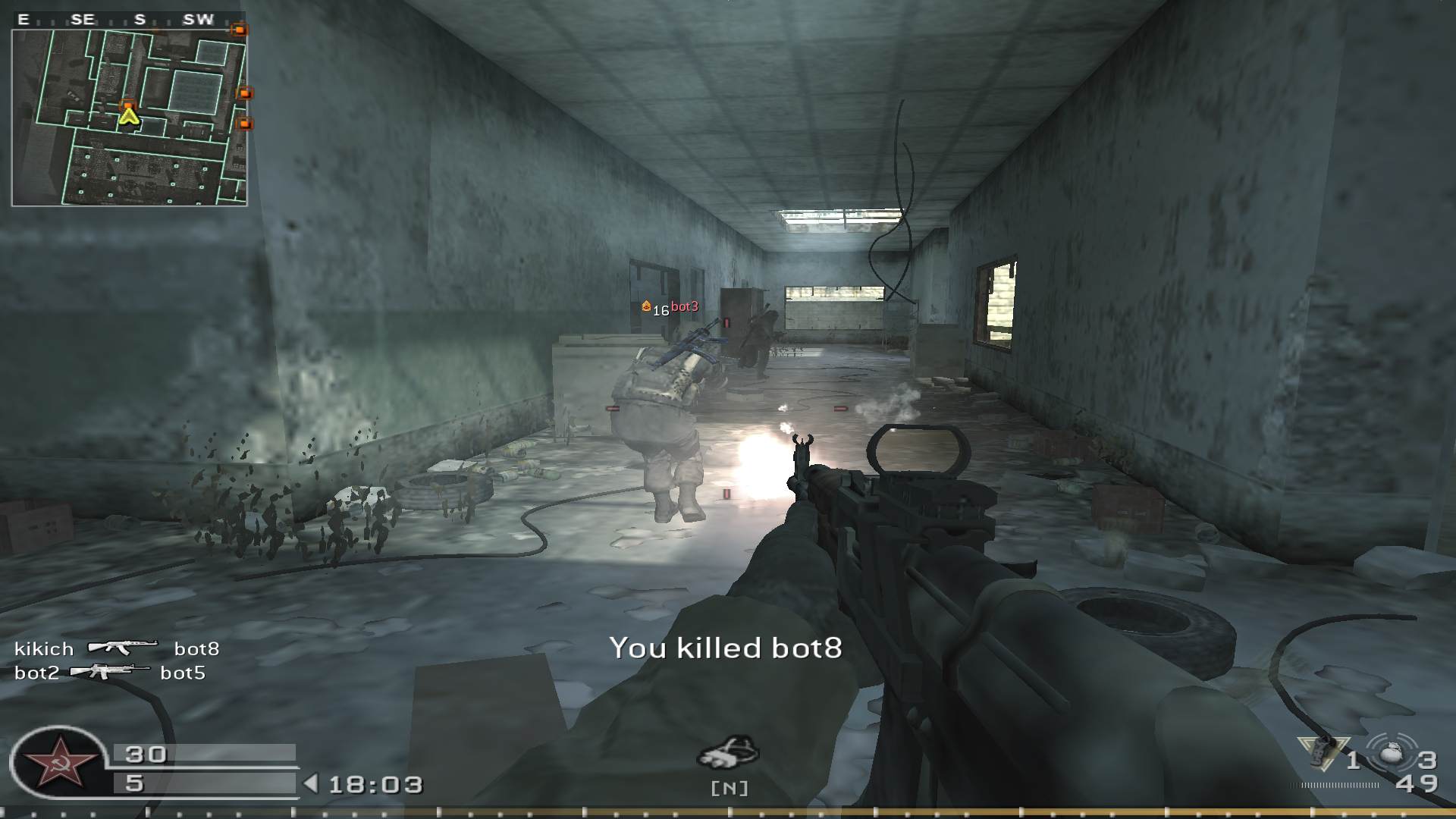Image resolution: width=1456 pixels, height=819 pixels.
Task: Expand the minimap in the top-left corner
Action: pyautogui.click(x=129, y=114)
